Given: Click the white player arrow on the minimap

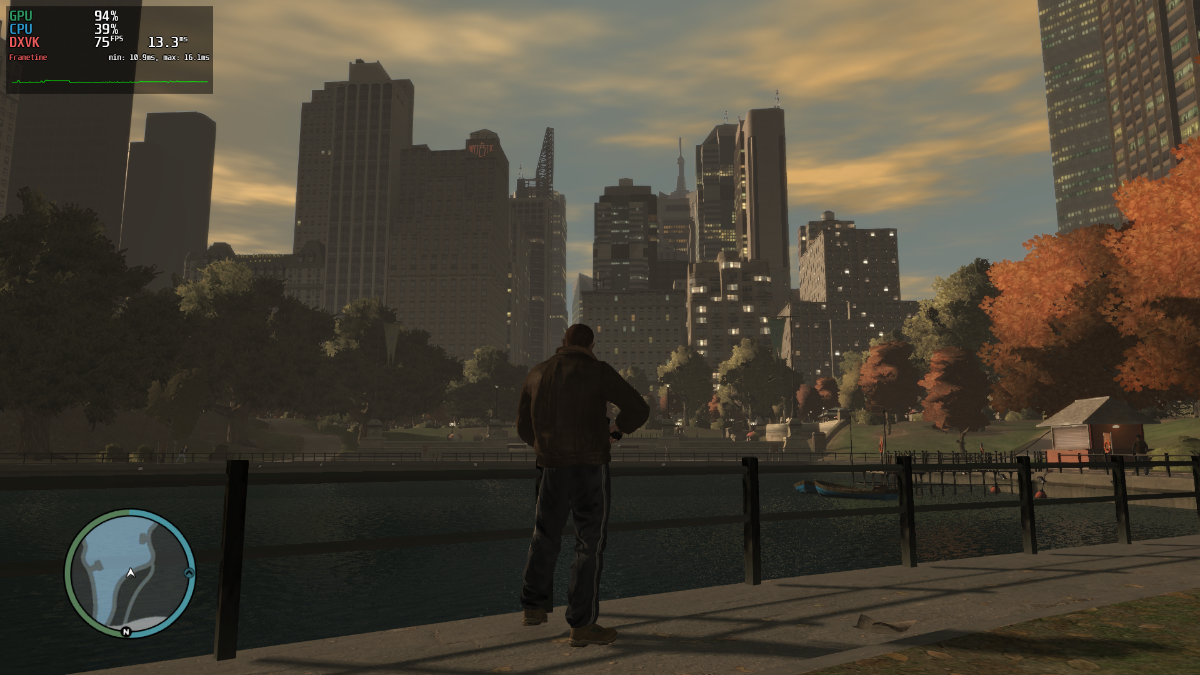Looking at the screenshot, I should (130, 573).
